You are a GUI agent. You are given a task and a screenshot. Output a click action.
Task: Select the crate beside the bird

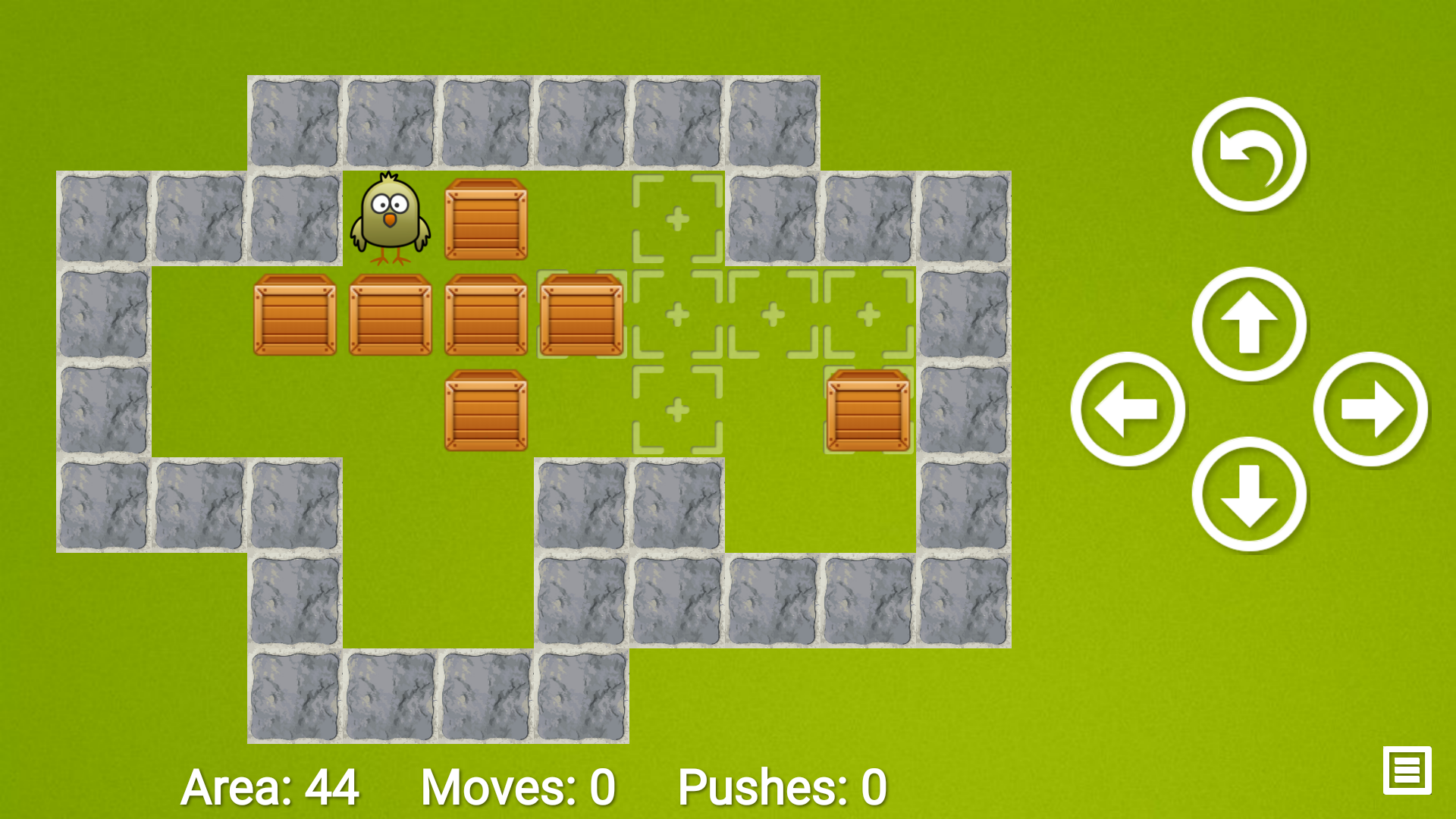[486, 218]
